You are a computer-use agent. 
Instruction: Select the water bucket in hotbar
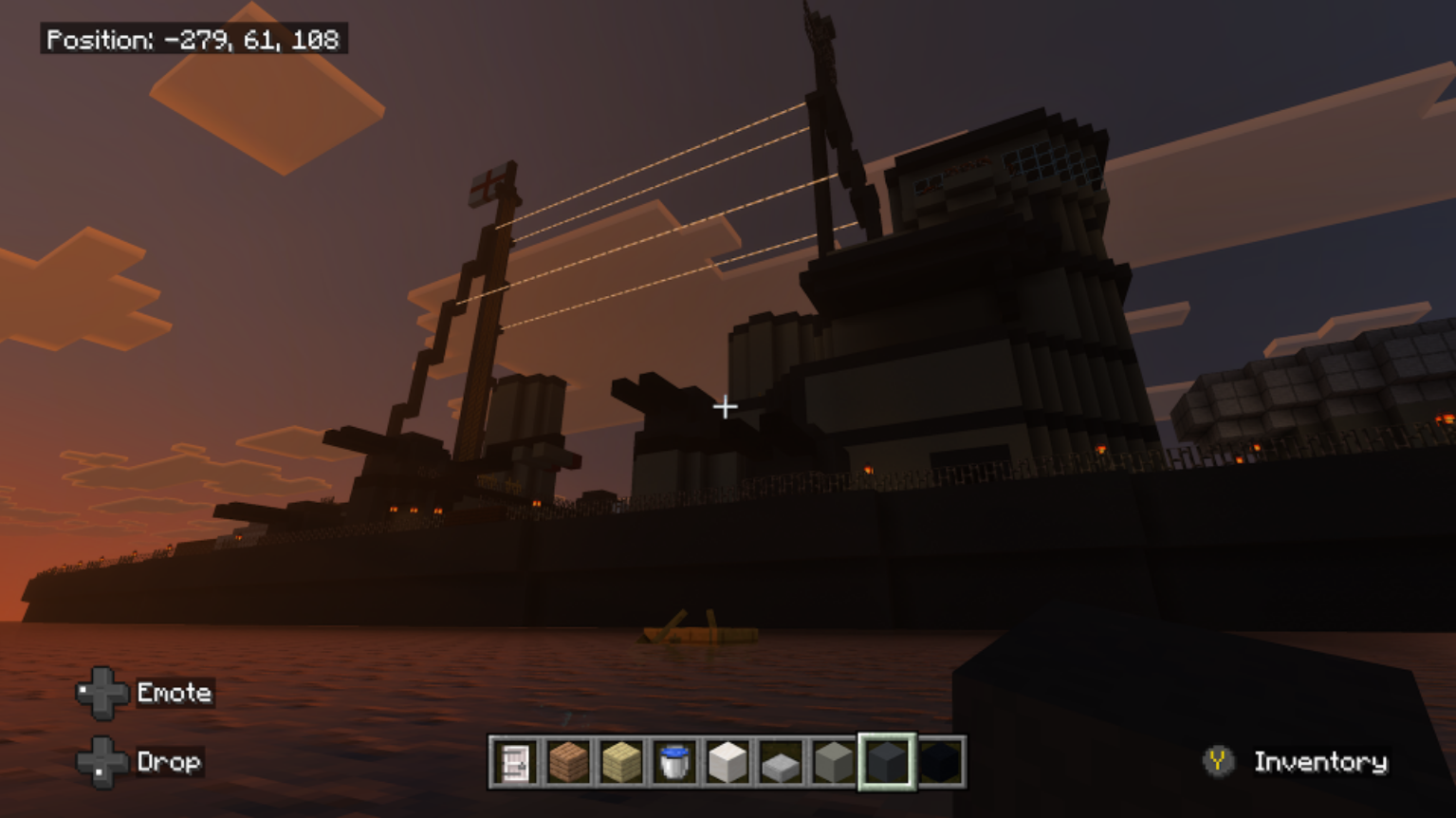click(674, 762)
